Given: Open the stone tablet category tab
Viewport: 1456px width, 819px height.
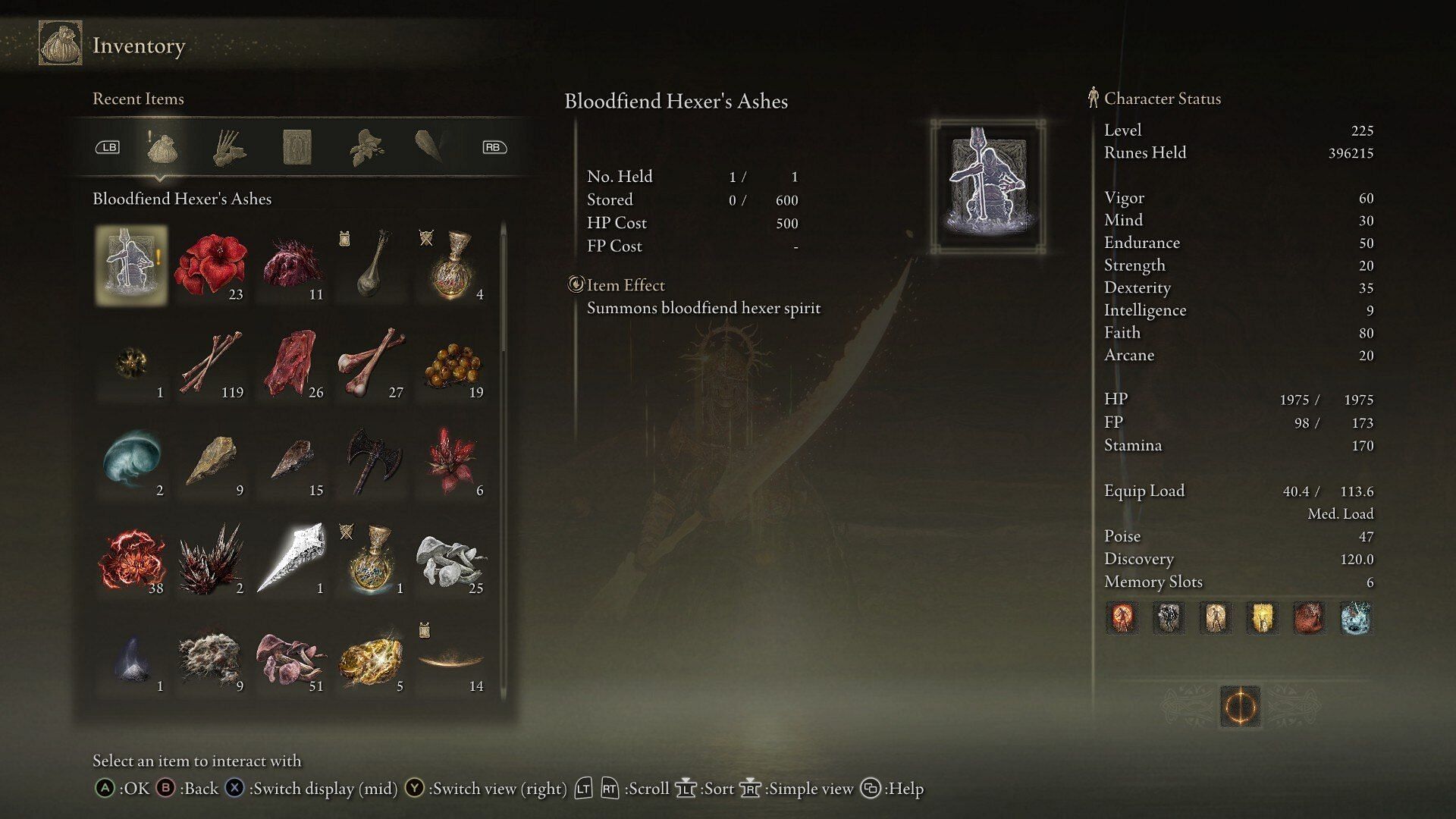Looking at the screenshot, I should (297, 147).
